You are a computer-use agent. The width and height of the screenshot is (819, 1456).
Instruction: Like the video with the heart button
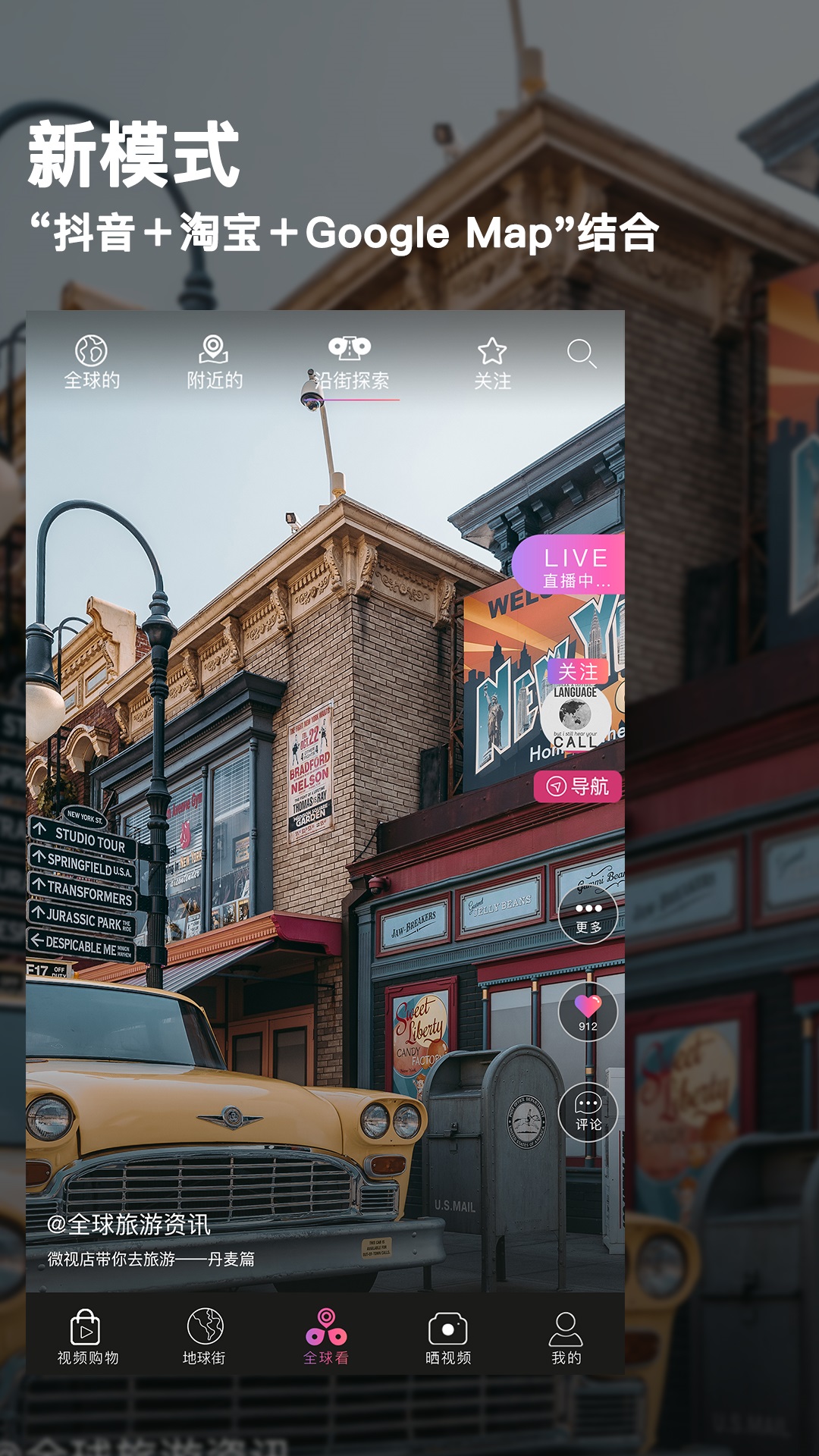588,1012
